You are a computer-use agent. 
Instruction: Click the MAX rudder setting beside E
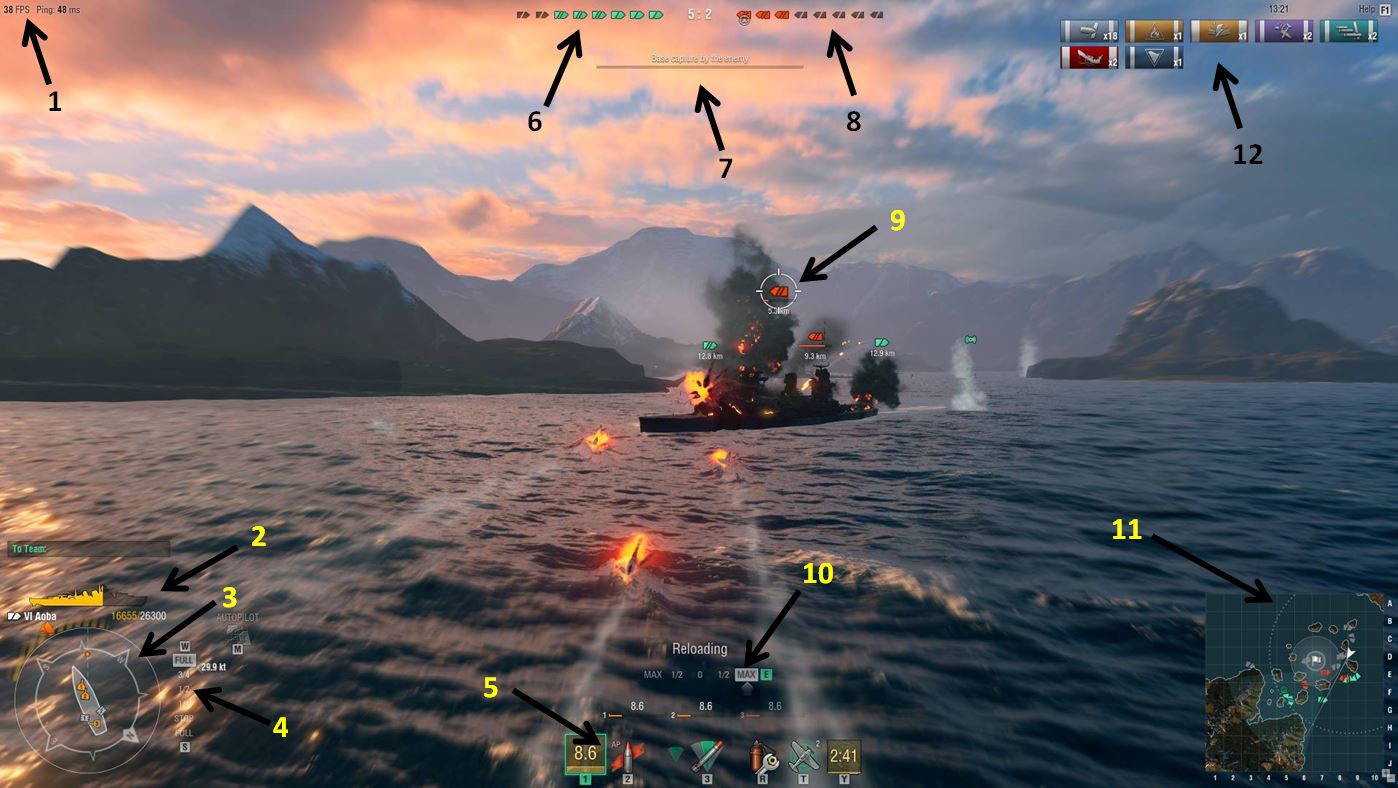point(746,674)
